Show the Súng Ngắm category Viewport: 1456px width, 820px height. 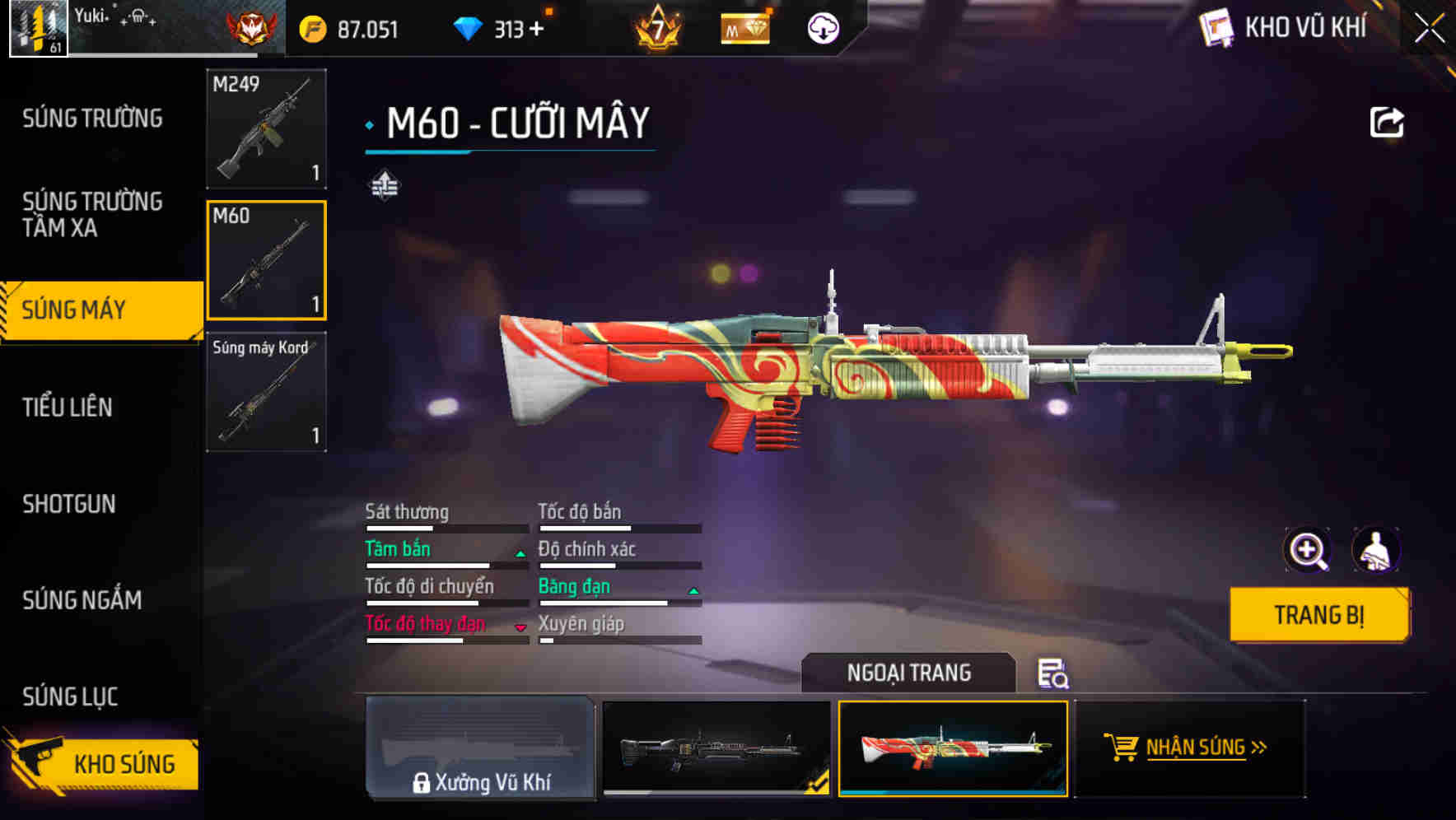point(82,600)
